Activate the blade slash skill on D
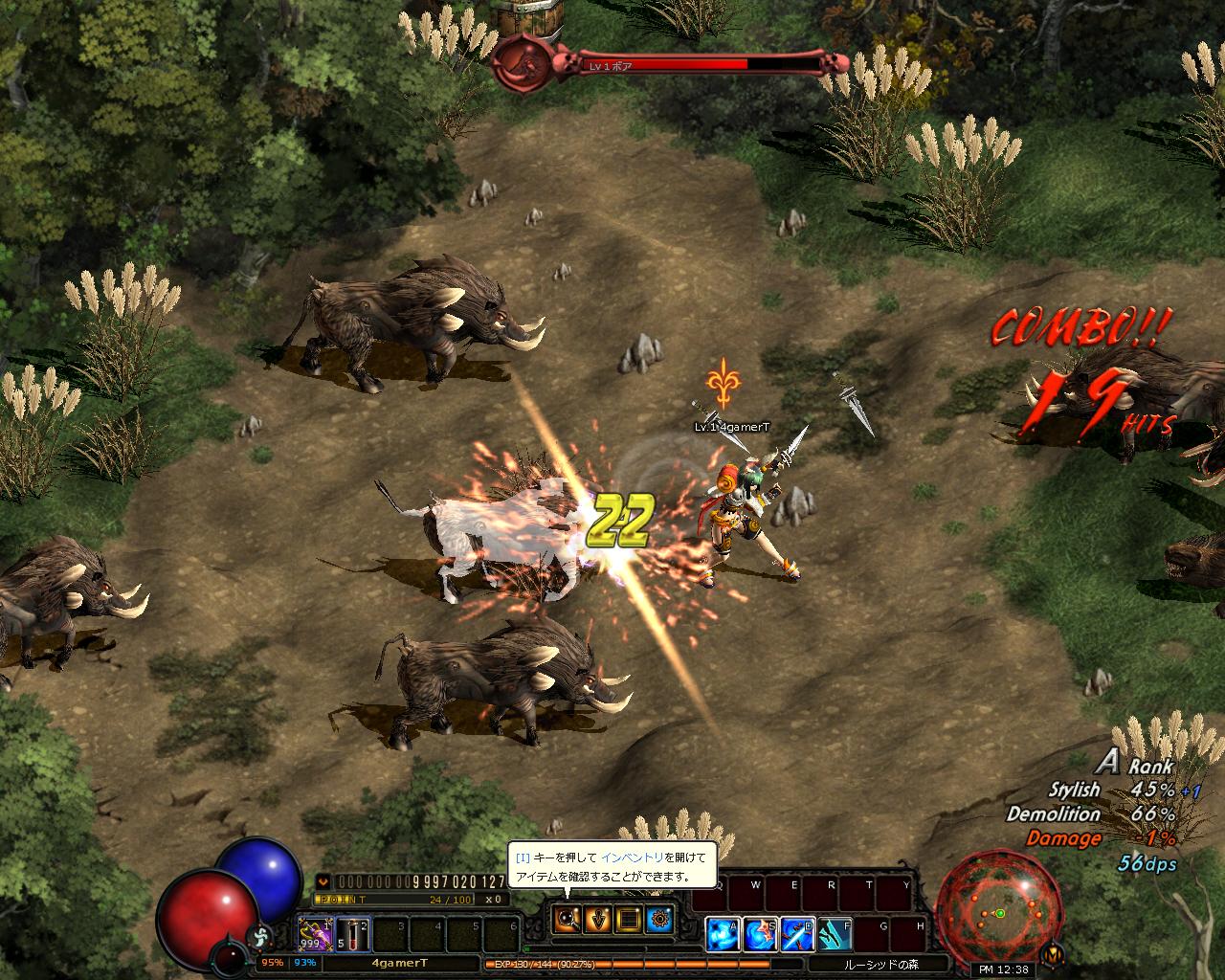1225x980 pixels. click(x=796, y=934)
